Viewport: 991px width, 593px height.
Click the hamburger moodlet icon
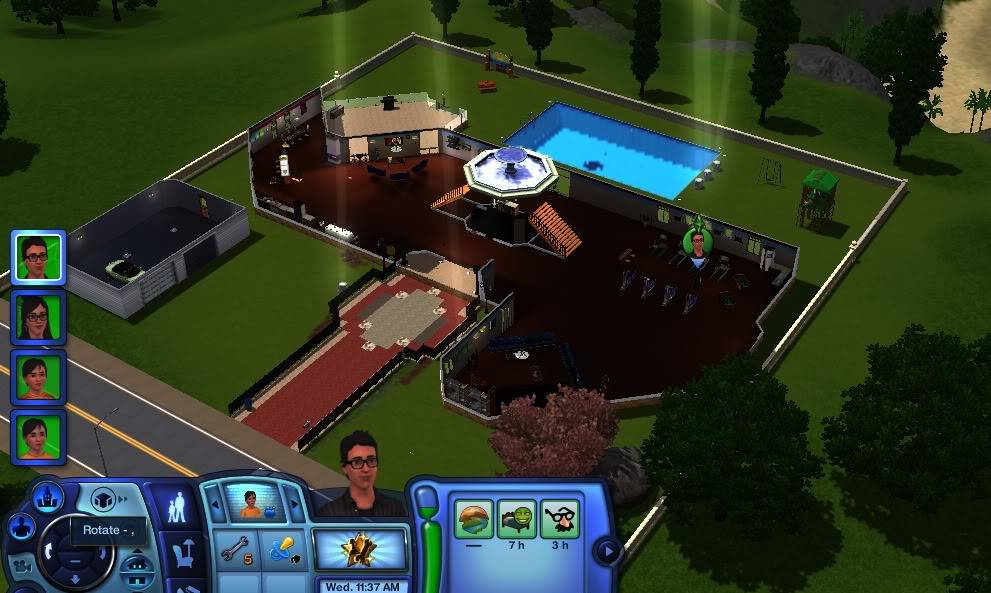click(473, 520)
